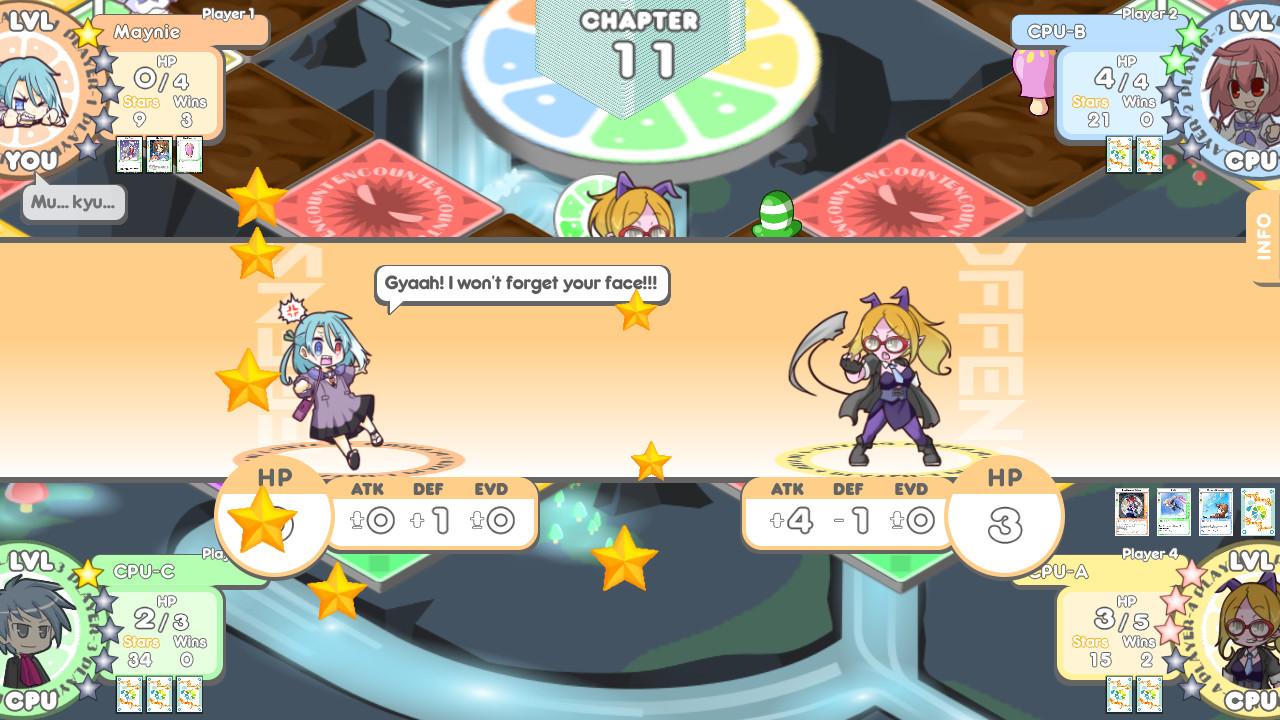Click the 'Gyaah! I won't forget your face!!!' speech bubble

(520, 283)
